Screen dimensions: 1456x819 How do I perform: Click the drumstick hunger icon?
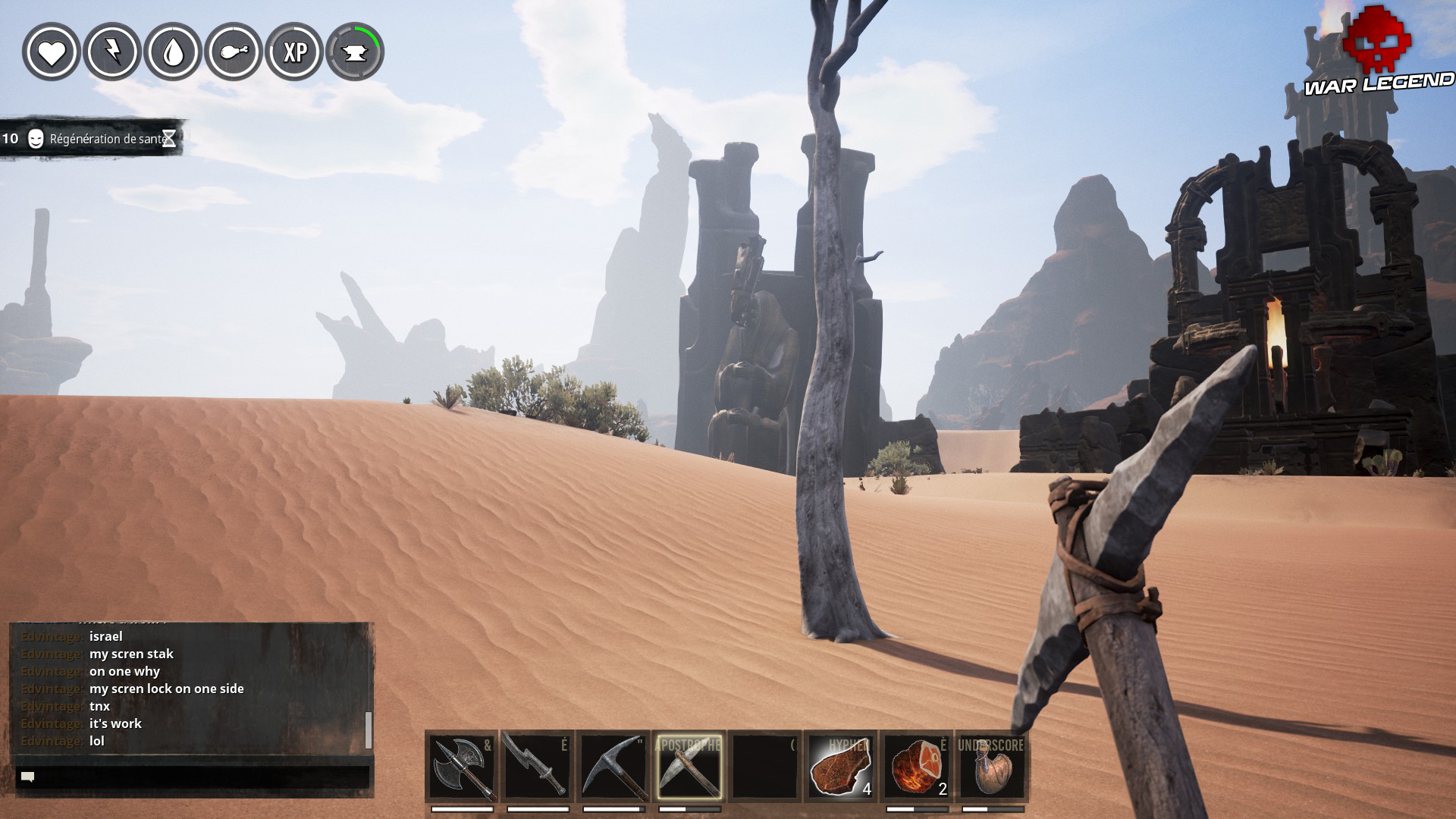234,53
